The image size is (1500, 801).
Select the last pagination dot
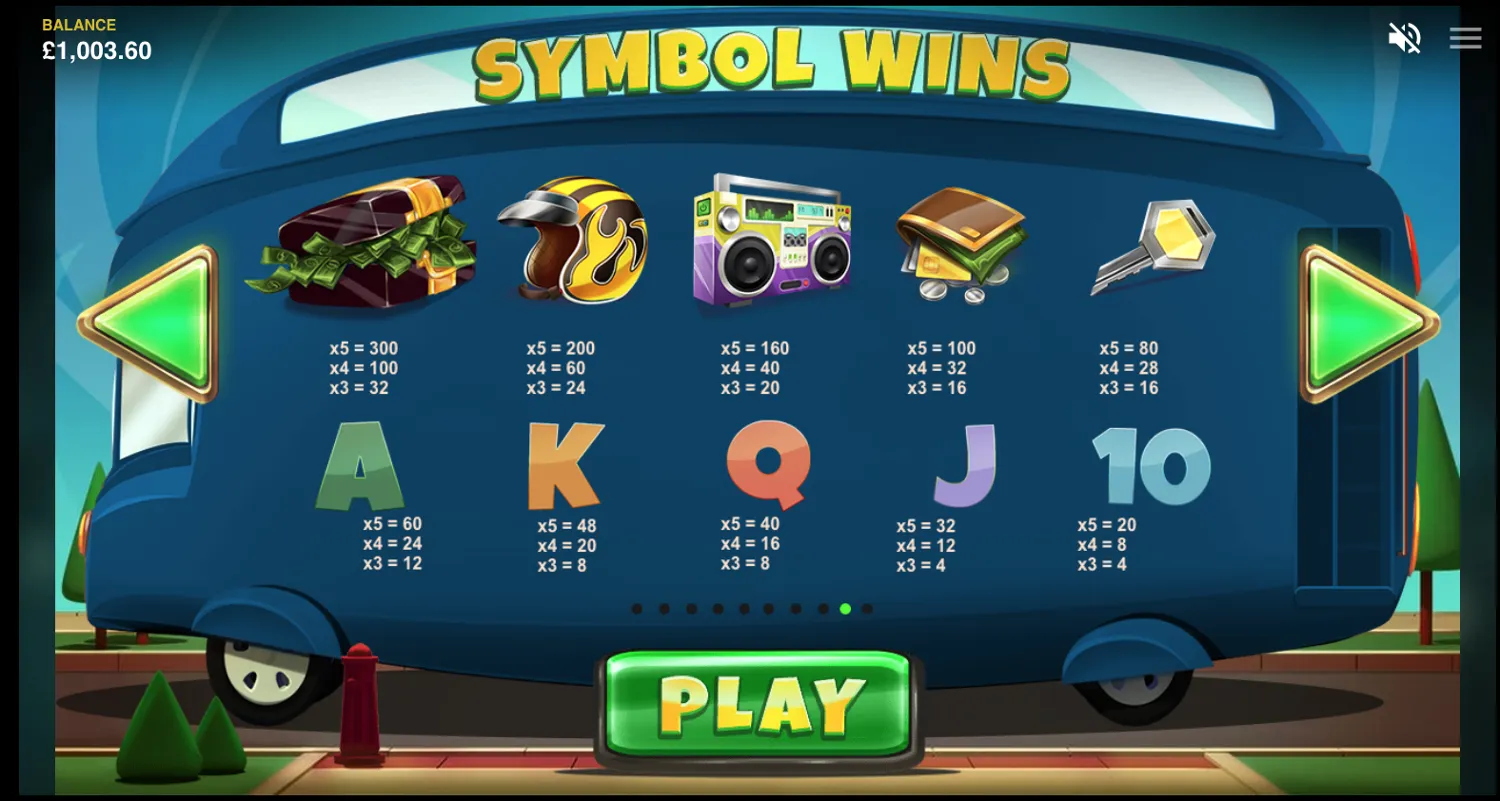click(867, 608)
